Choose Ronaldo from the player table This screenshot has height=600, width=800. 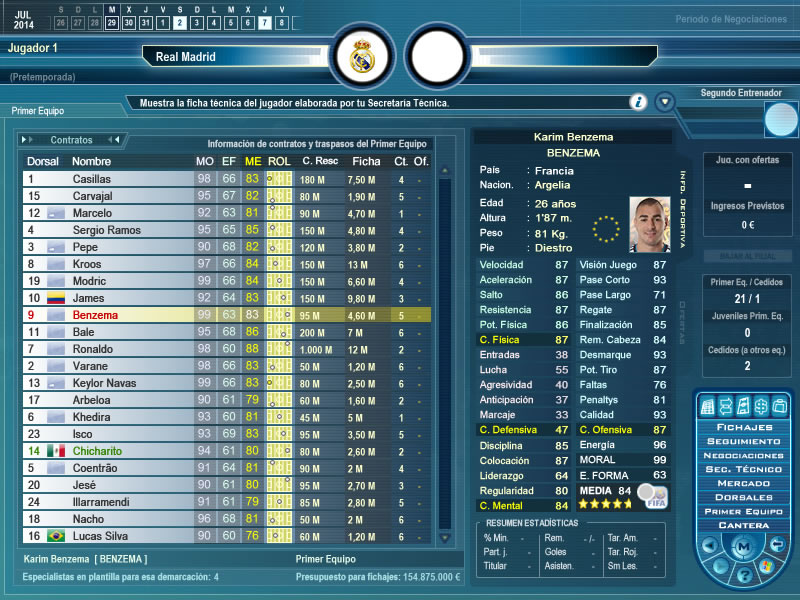coord(110,349)
